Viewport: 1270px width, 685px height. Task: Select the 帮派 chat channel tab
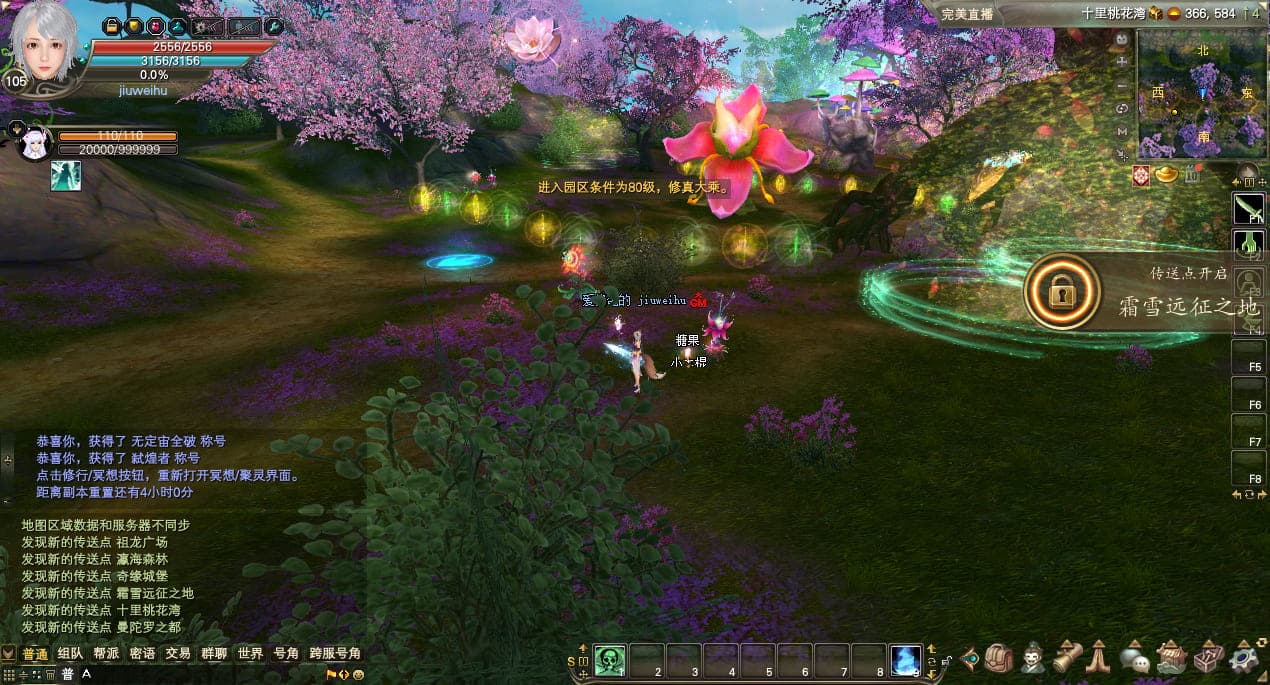(x=106, y=653)
